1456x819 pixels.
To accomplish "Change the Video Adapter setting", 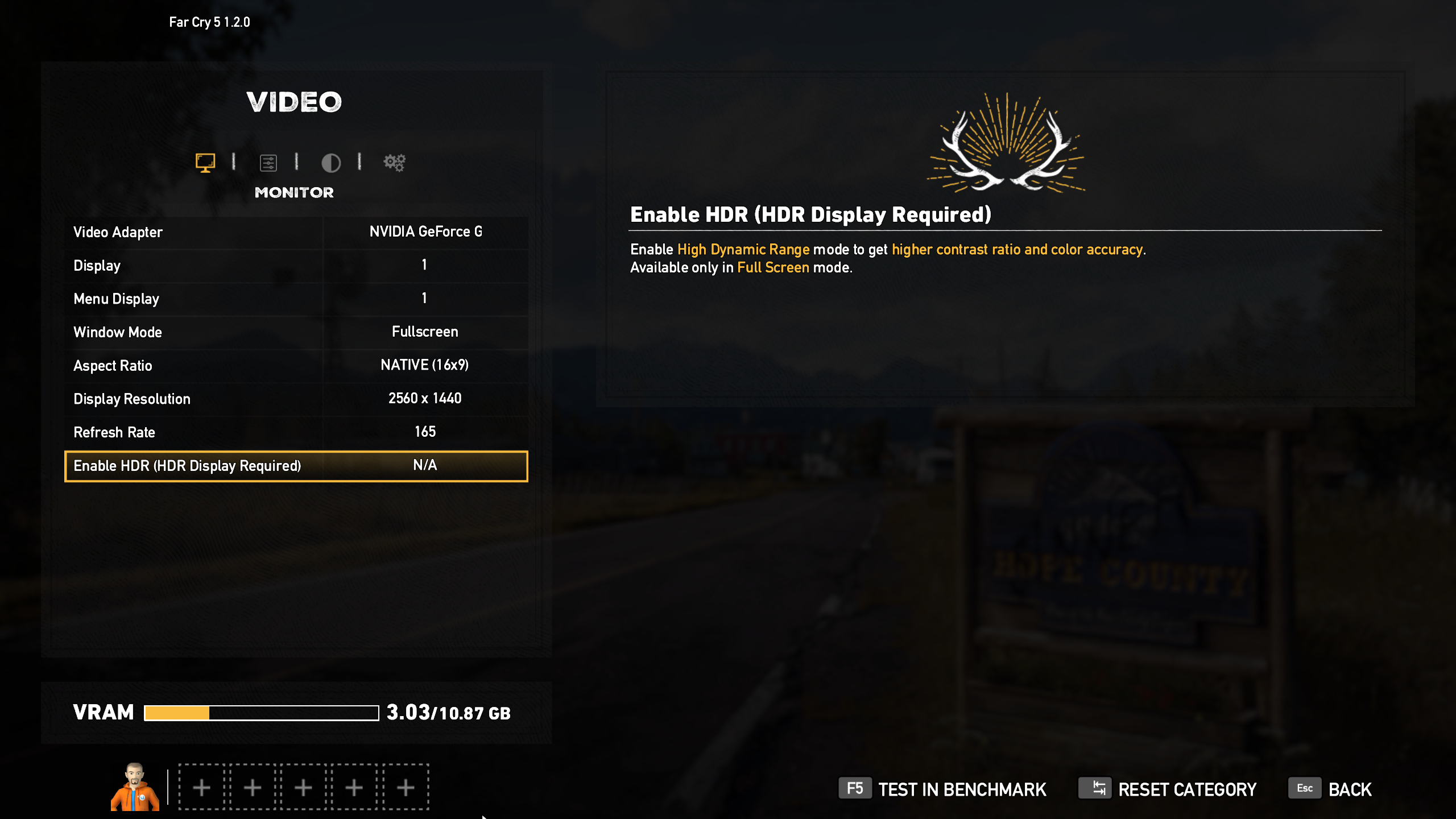I will (x=296, y=232).
